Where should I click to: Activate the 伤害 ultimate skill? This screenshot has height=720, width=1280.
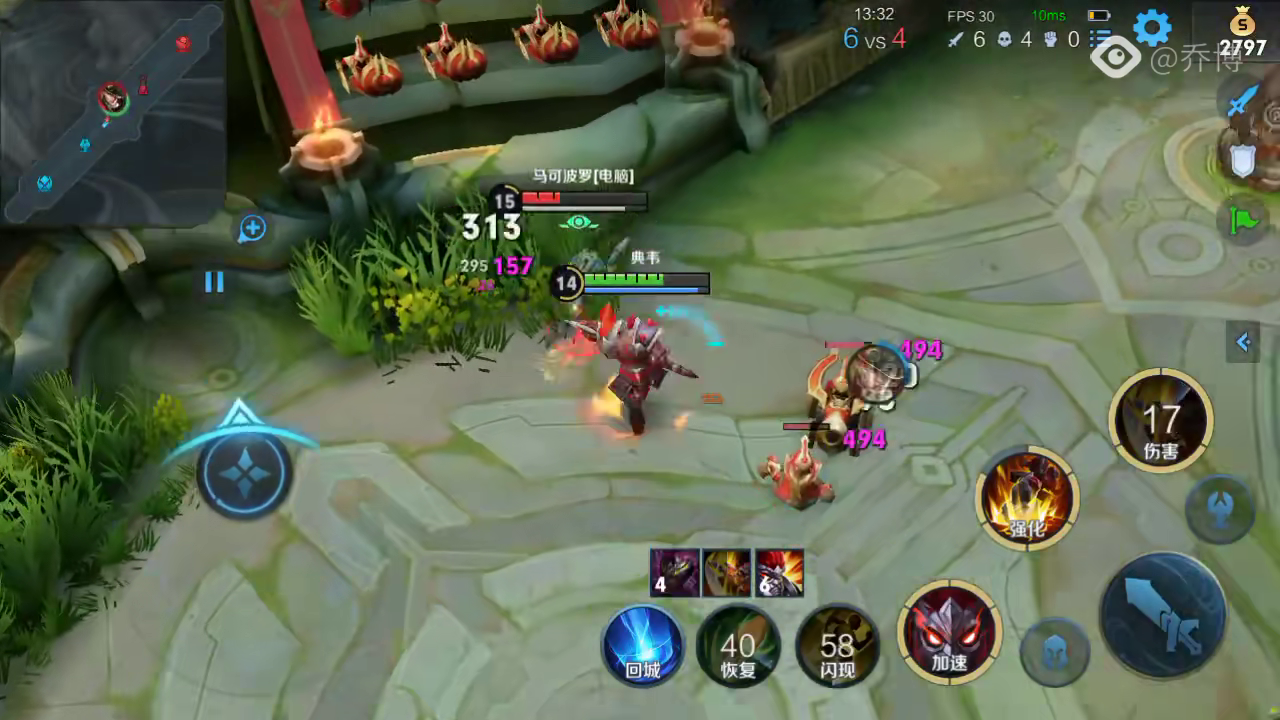click(x=1161, y=421)
